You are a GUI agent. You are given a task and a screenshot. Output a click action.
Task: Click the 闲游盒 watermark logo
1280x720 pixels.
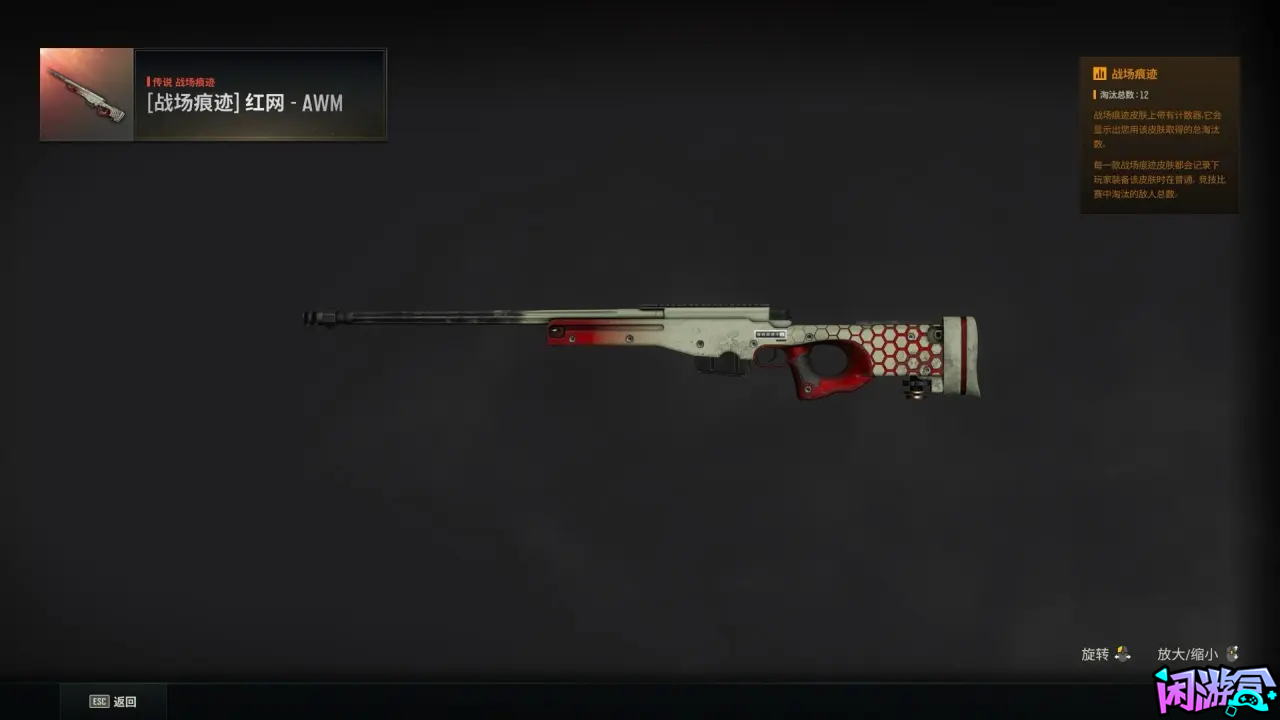coord(1213,692)
